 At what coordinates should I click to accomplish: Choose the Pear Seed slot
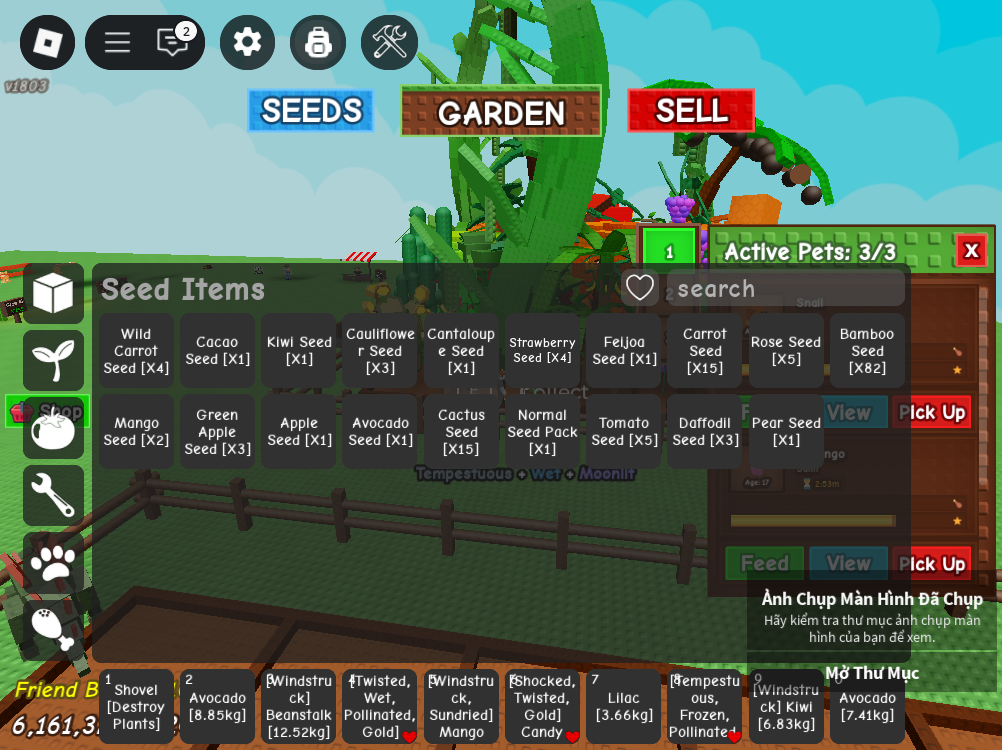click(786, 432)
